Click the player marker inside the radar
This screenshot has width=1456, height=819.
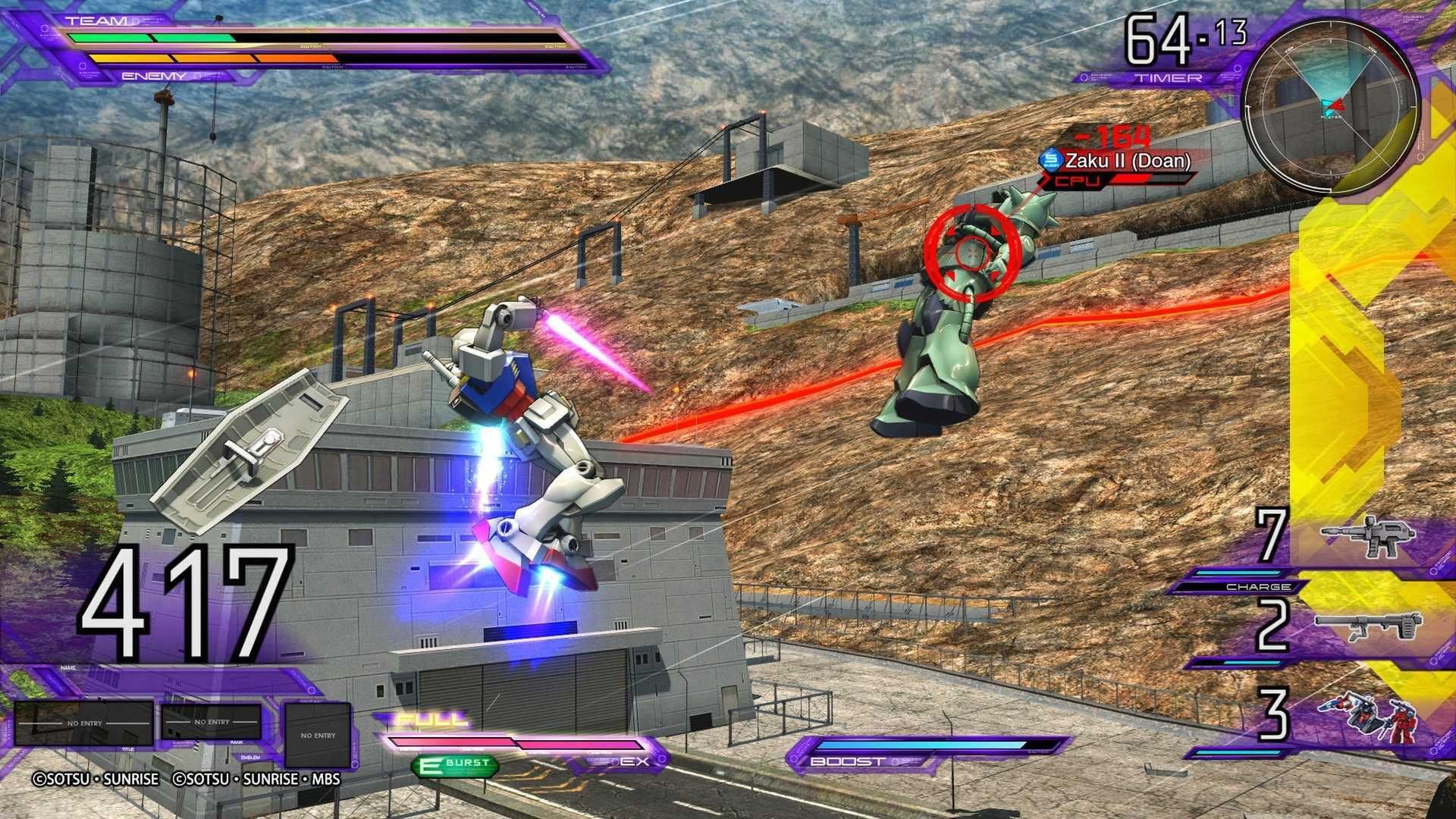[x=1335, y=107]
